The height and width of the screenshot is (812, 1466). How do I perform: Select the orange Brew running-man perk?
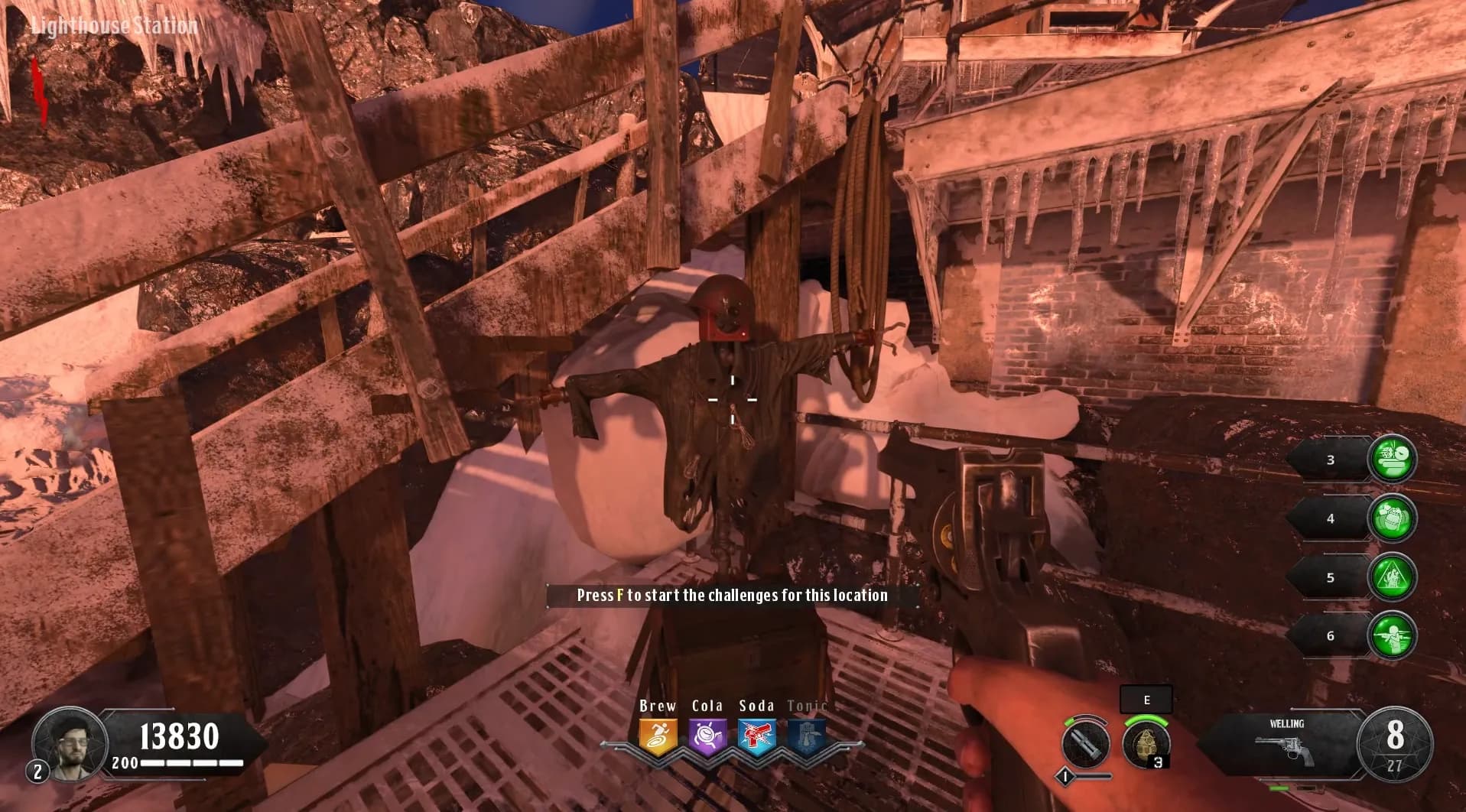(658, 738)
